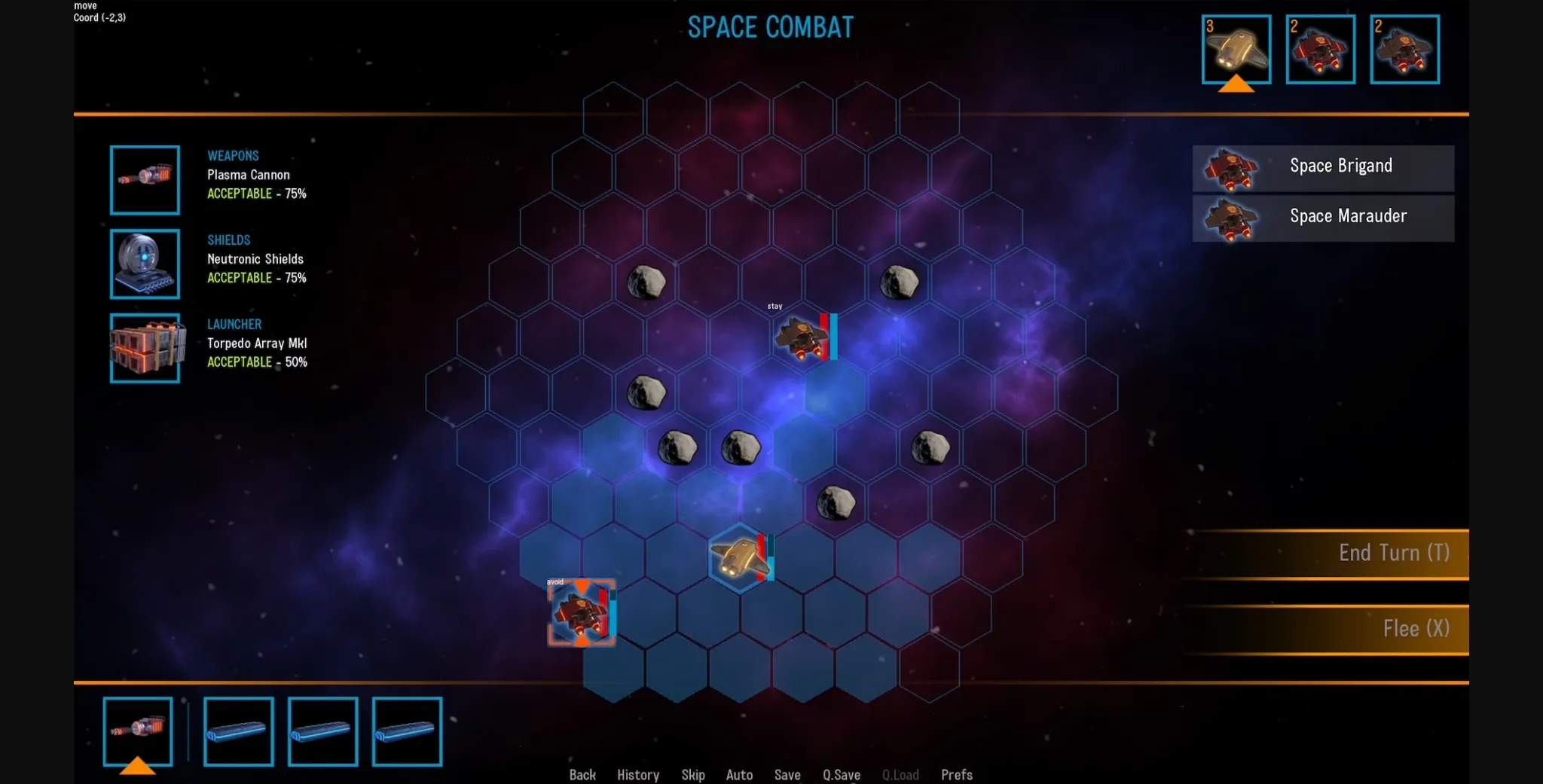Select the first fleet ship with counter 3
Viewport: 1543px width, 784px height.
point(1236,48)
